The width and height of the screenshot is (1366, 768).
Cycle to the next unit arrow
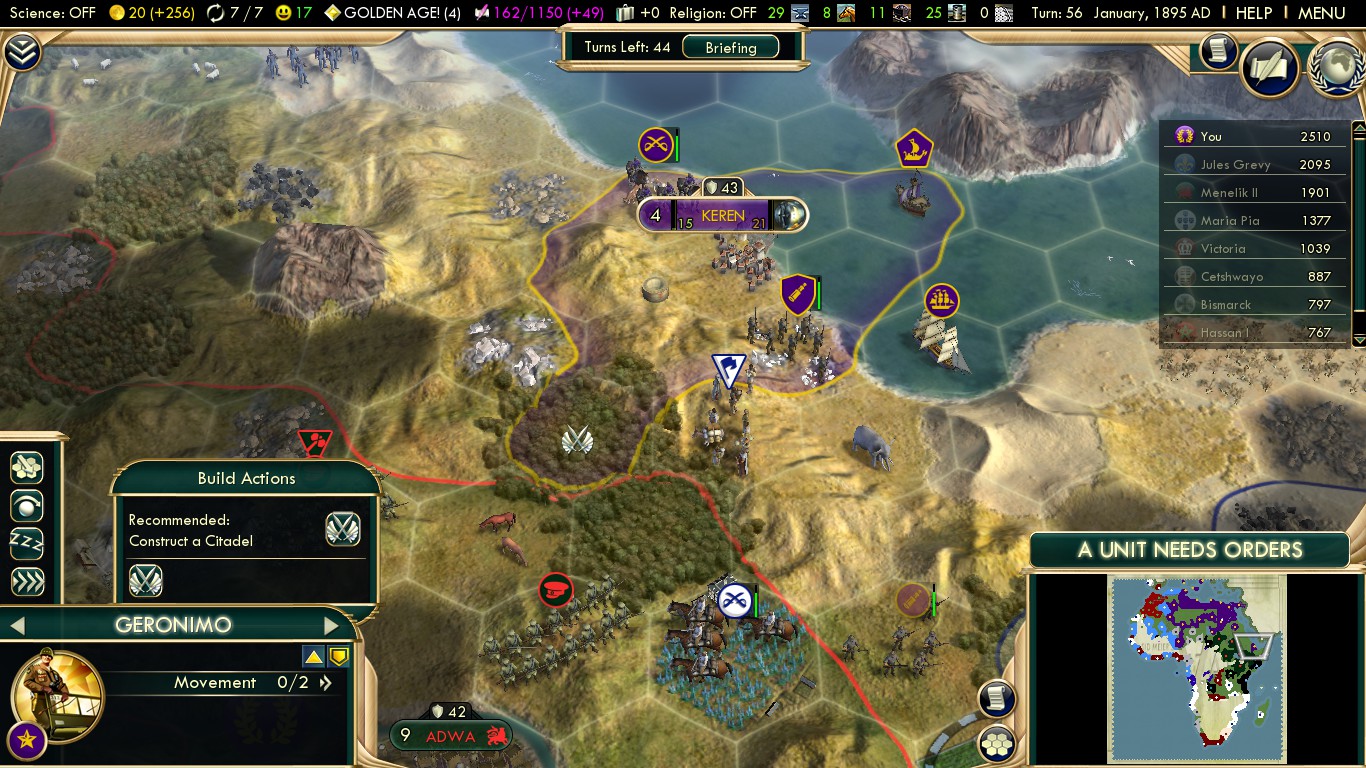[x=332, y=626]
